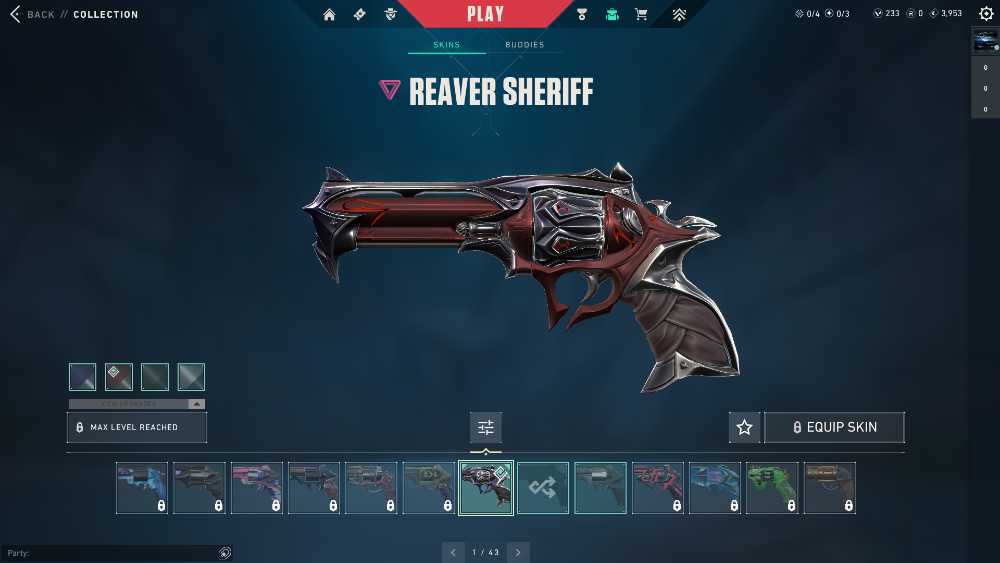Click the red PLAY button
This screenshot has height=563, width=1000.
(485, 14)
